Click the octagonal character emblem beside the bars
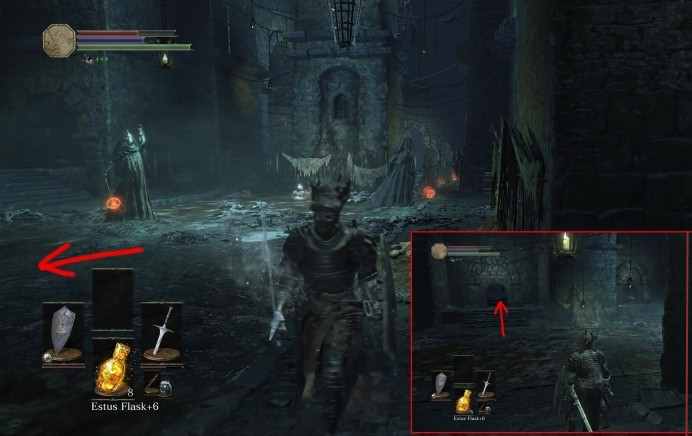Image resolution: width=692 pixels, height=436 pixels. (x=59, y=40)
